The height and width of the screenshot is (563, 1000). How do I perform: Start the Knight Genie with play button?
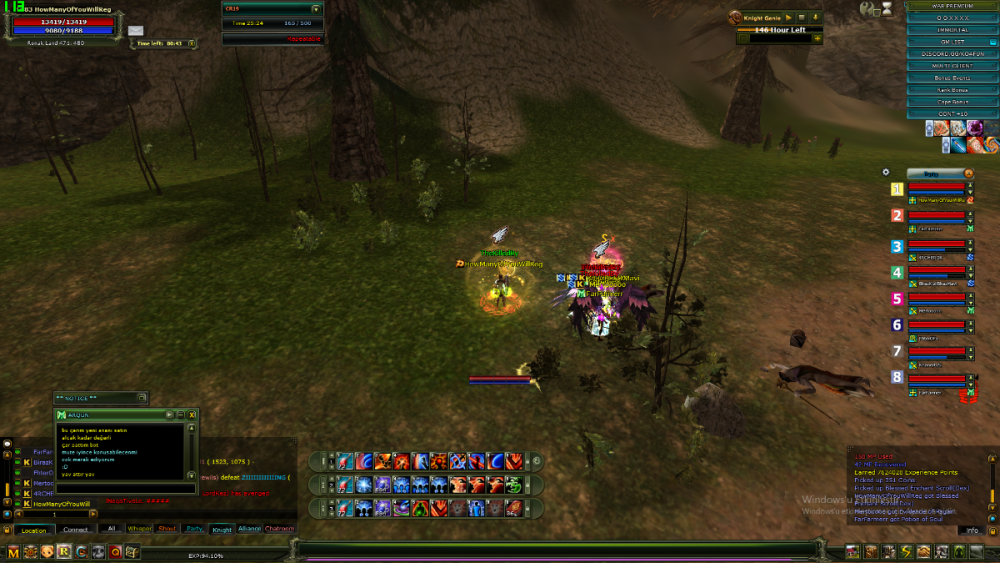pyautogui.click(x=788, y=17)
